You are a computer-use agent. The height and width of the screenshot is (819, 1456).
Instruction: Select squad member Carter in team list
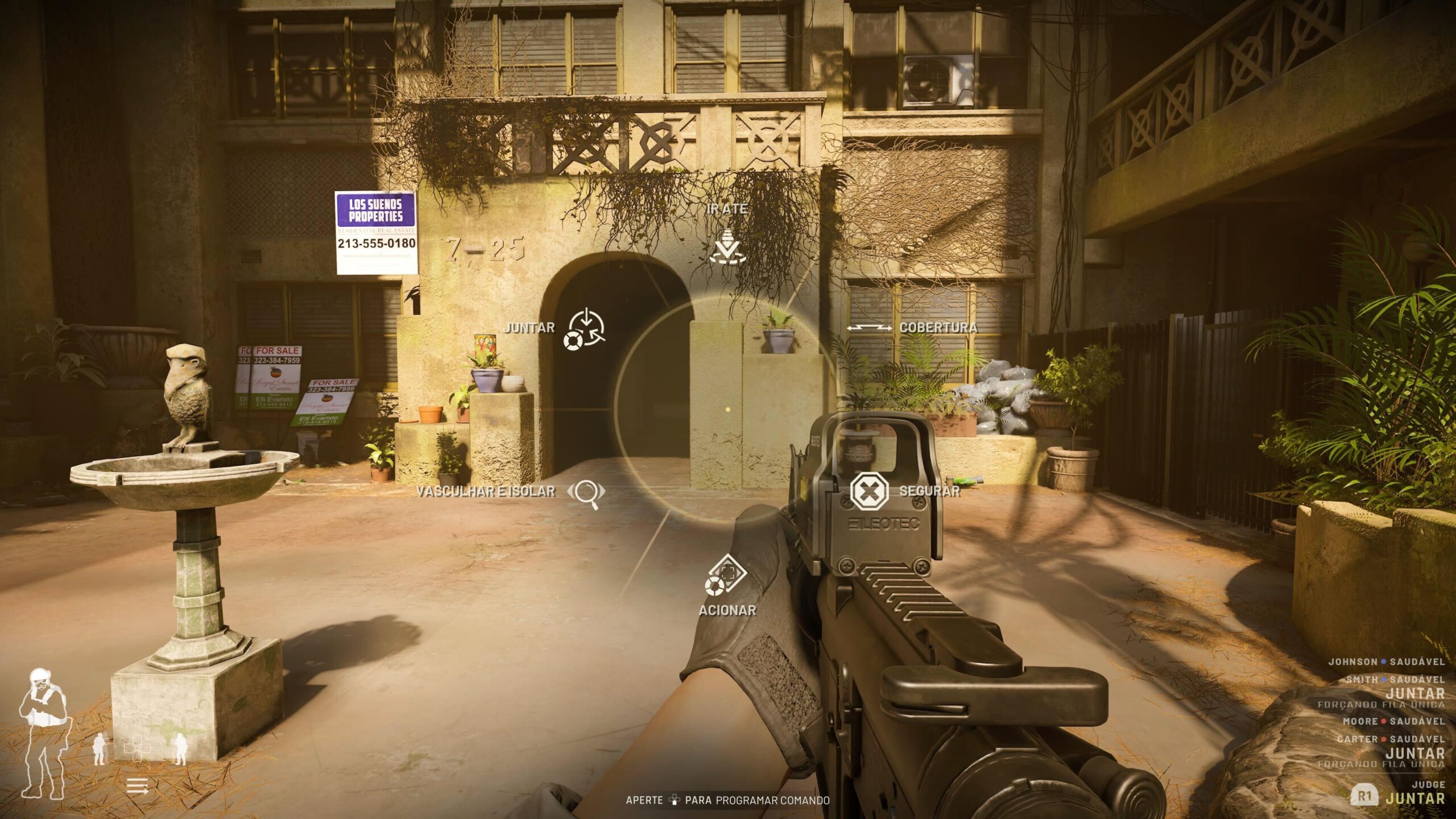click(1356, 739)
